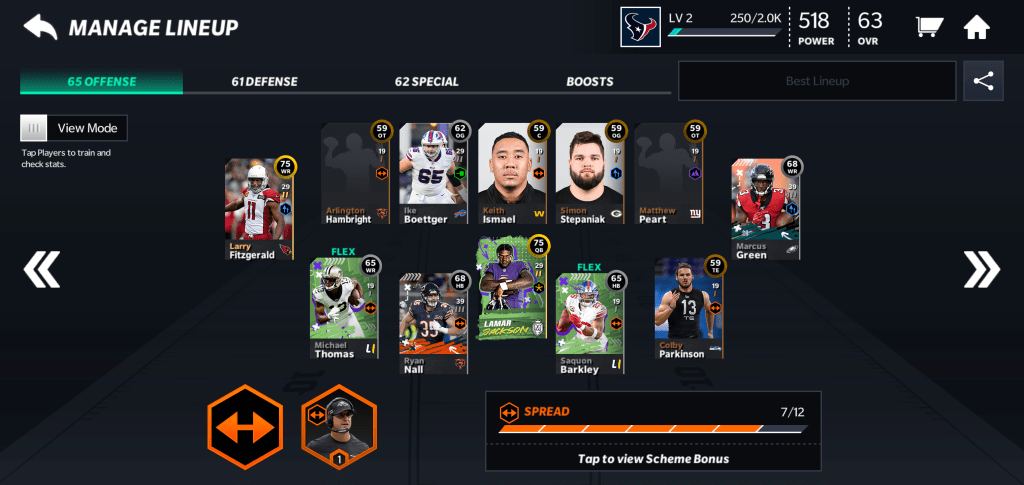Screen dimensions: 1024x485
Task: Apply the Best Lineup button
Action: pos(816,81)
